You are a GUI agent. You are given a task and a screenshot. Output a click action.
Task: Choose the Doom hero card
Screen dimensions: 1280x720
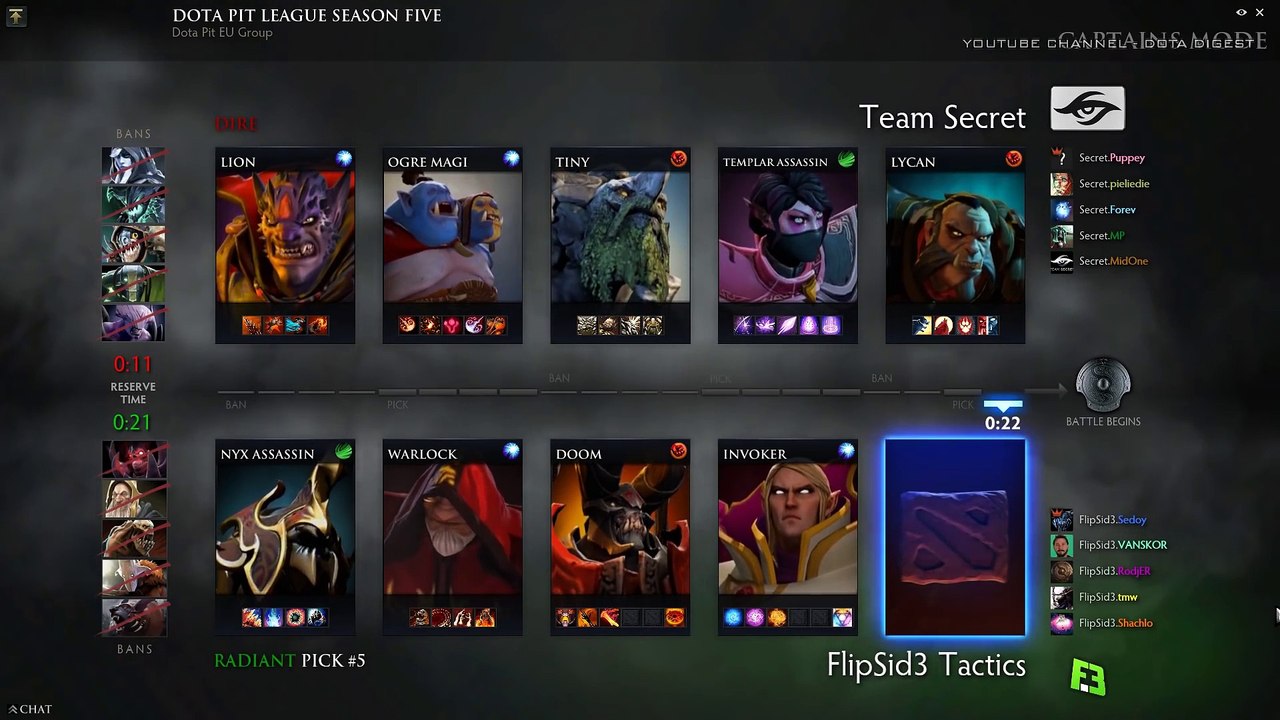(620, 538)
